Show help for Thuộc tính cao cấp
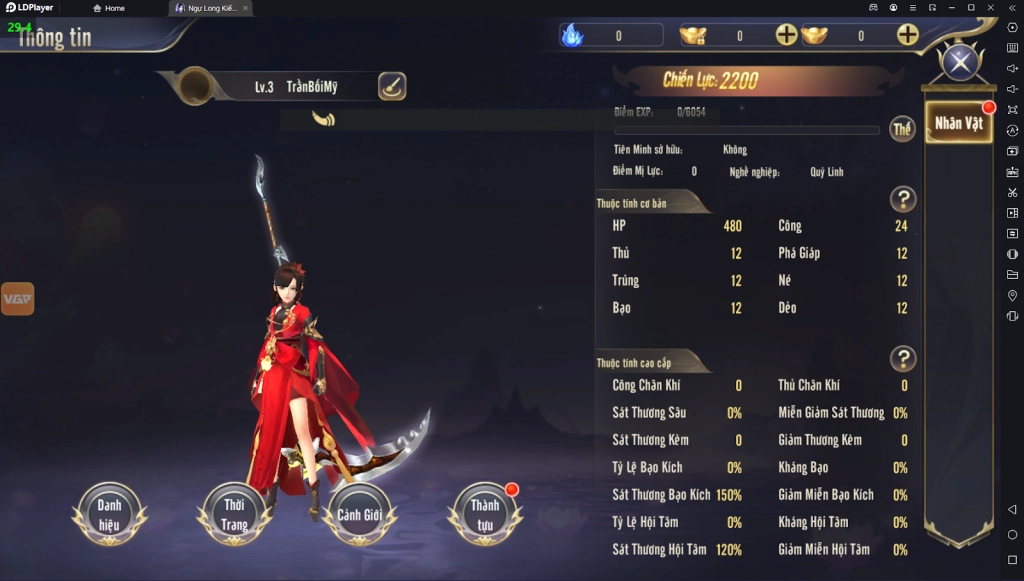 click(x=902, y=359)
